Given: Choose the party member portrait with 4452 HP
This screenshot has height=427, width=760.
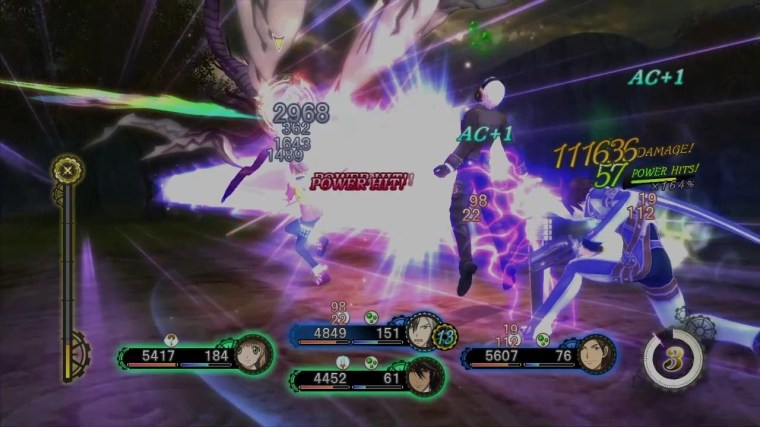Looking at the screenshot, I should (x=425, y=377).
